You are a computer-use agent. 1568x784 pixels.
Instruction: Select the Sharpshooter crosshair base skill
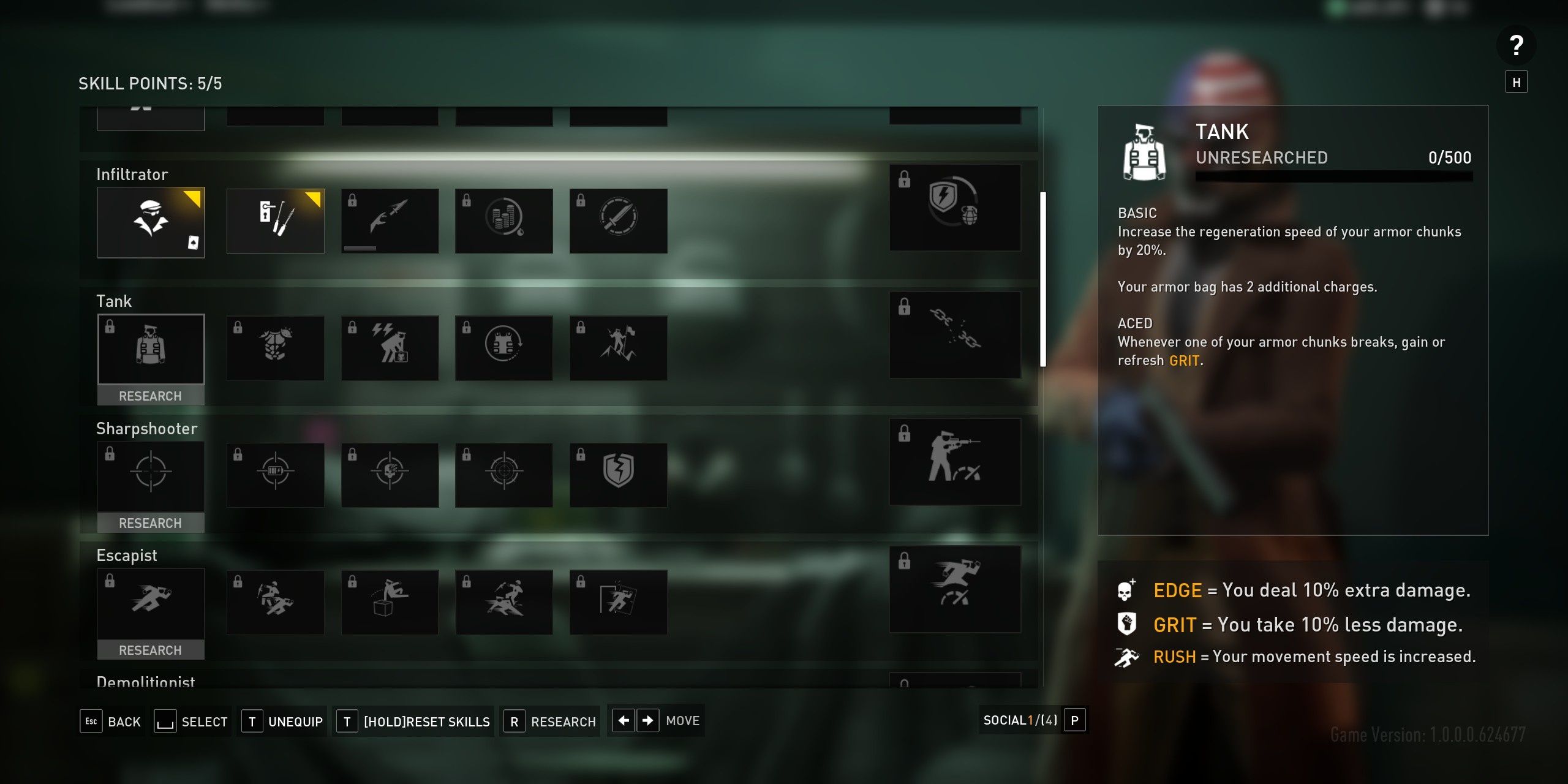pyautogui.click(x=151, y=475)
